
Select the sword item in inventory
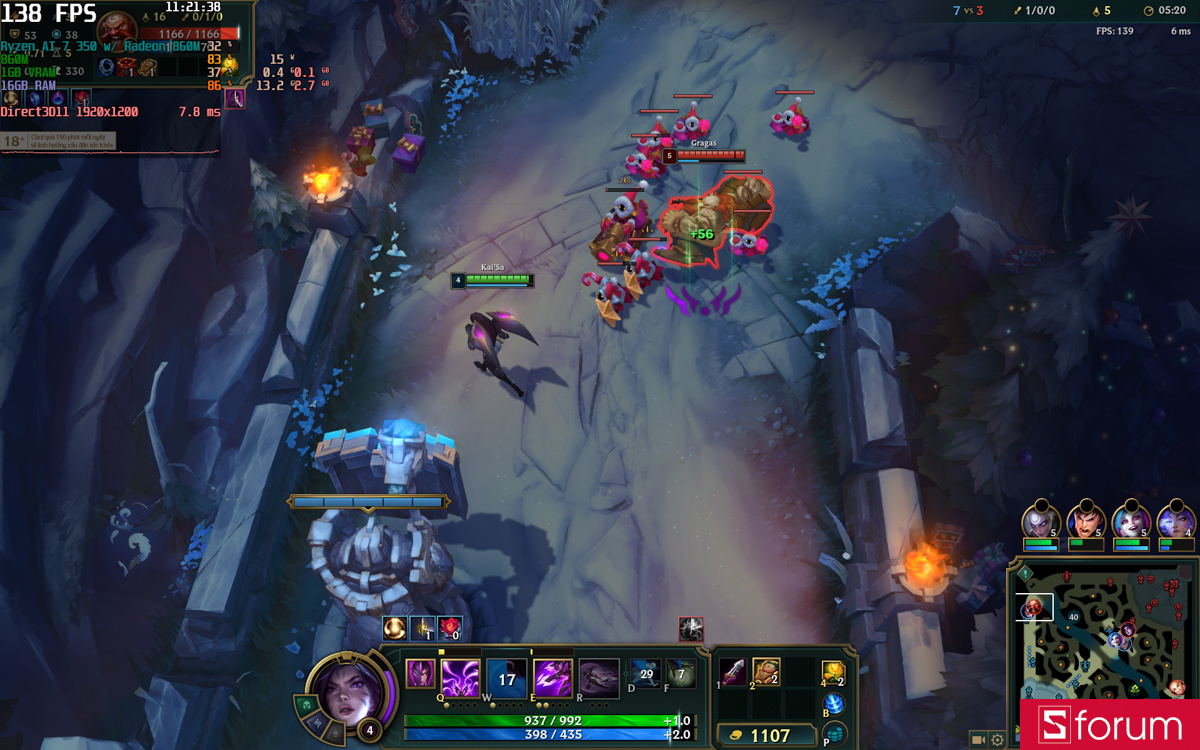(x=733, y=672)
